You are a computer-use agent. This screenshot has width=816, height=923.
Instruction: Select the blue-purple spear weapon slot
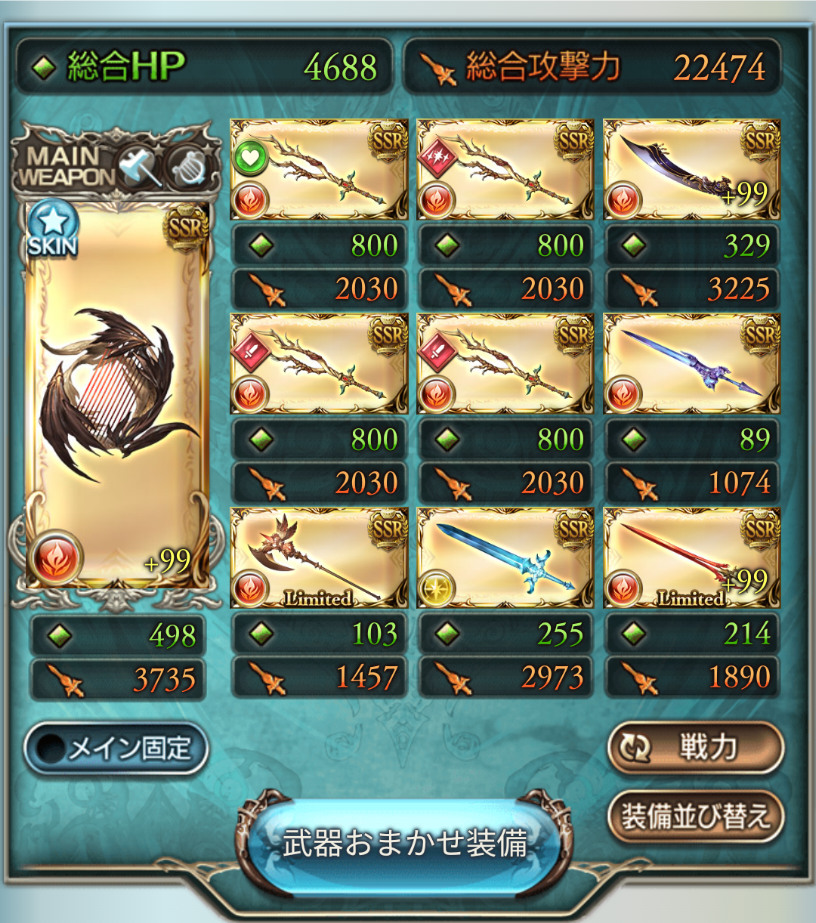(x=692, y=363)
